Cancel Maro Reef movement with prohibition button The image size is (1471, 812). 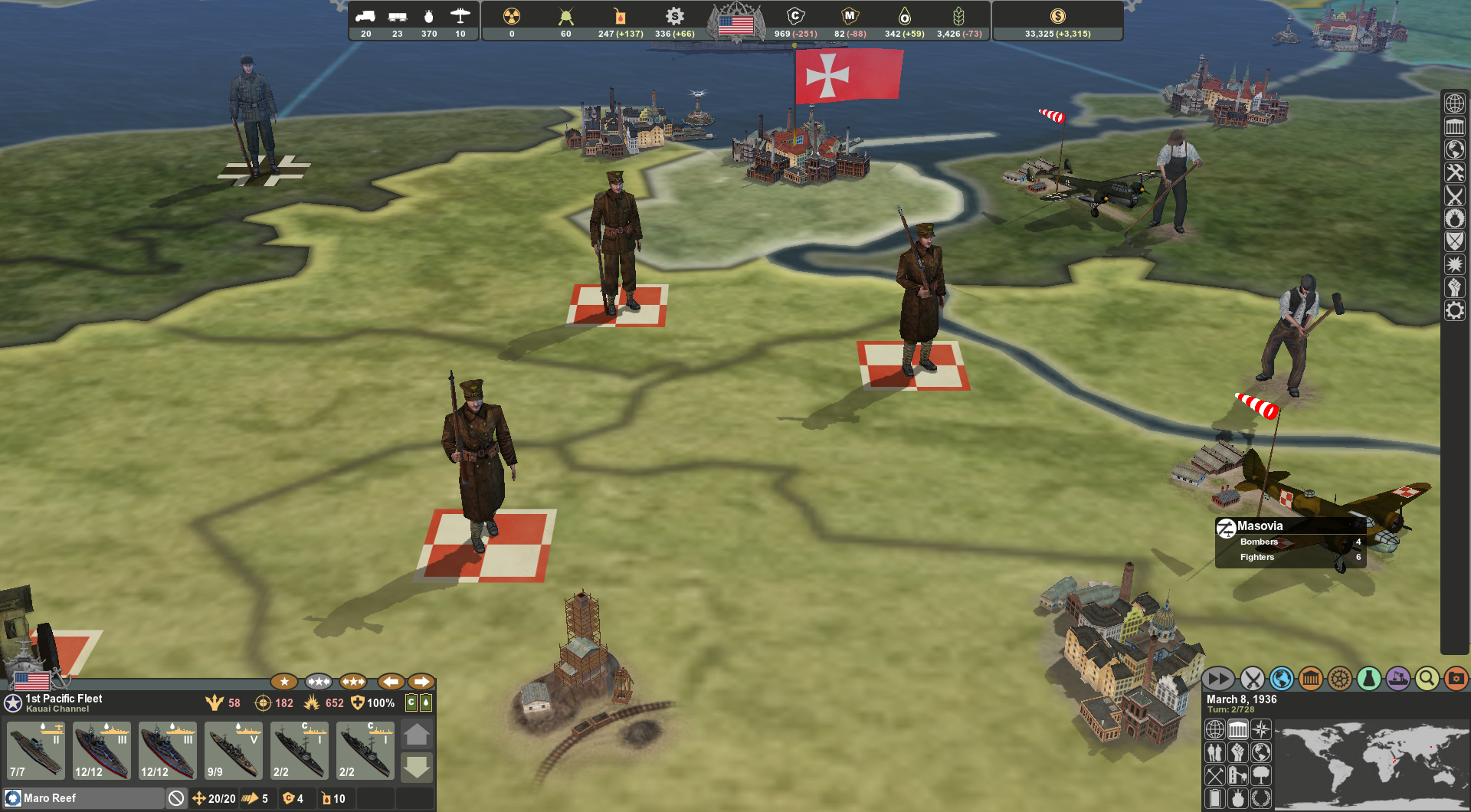point(178,798)
